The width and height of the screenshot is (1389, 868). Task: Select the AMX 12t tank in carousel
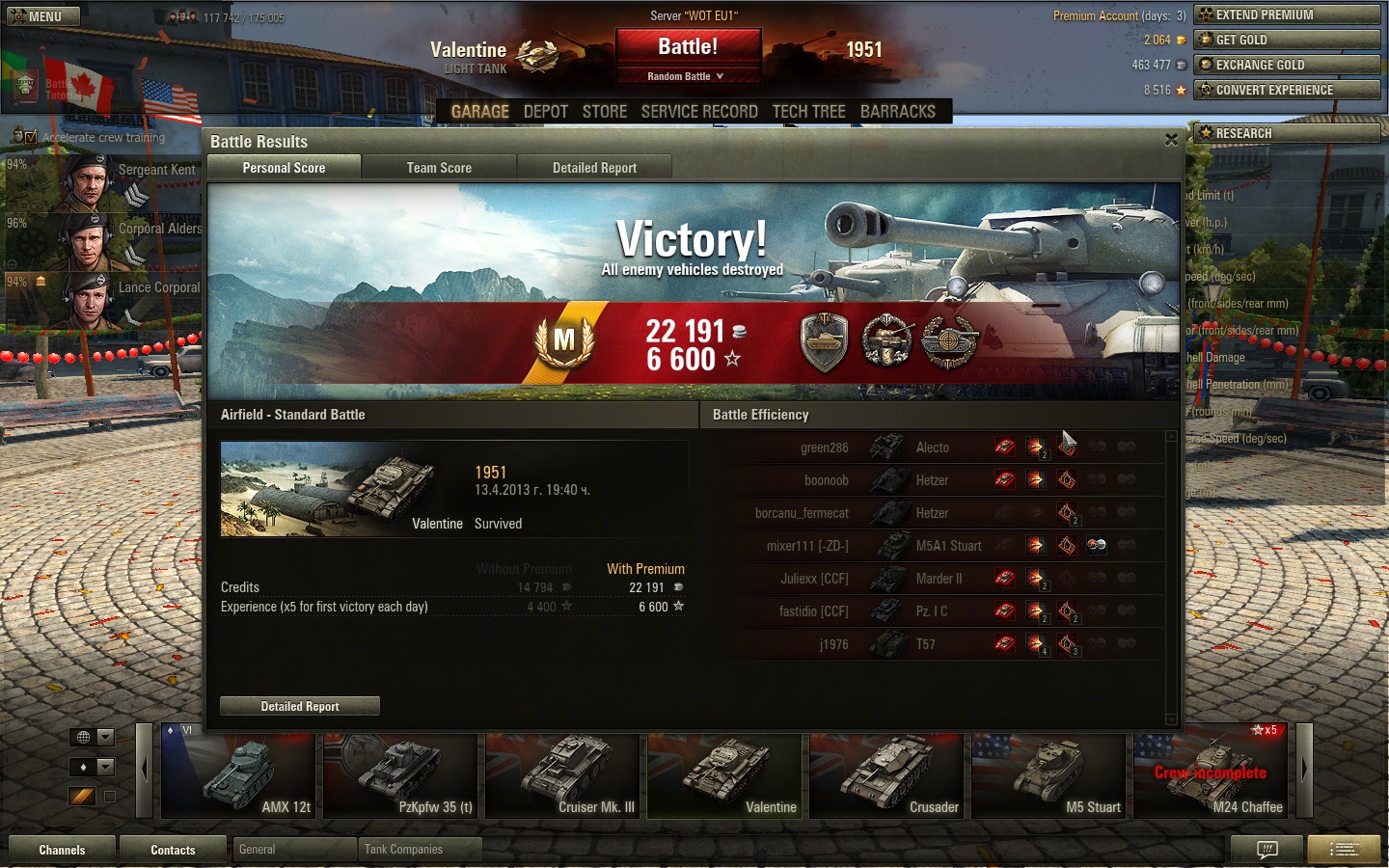[238, 776]
